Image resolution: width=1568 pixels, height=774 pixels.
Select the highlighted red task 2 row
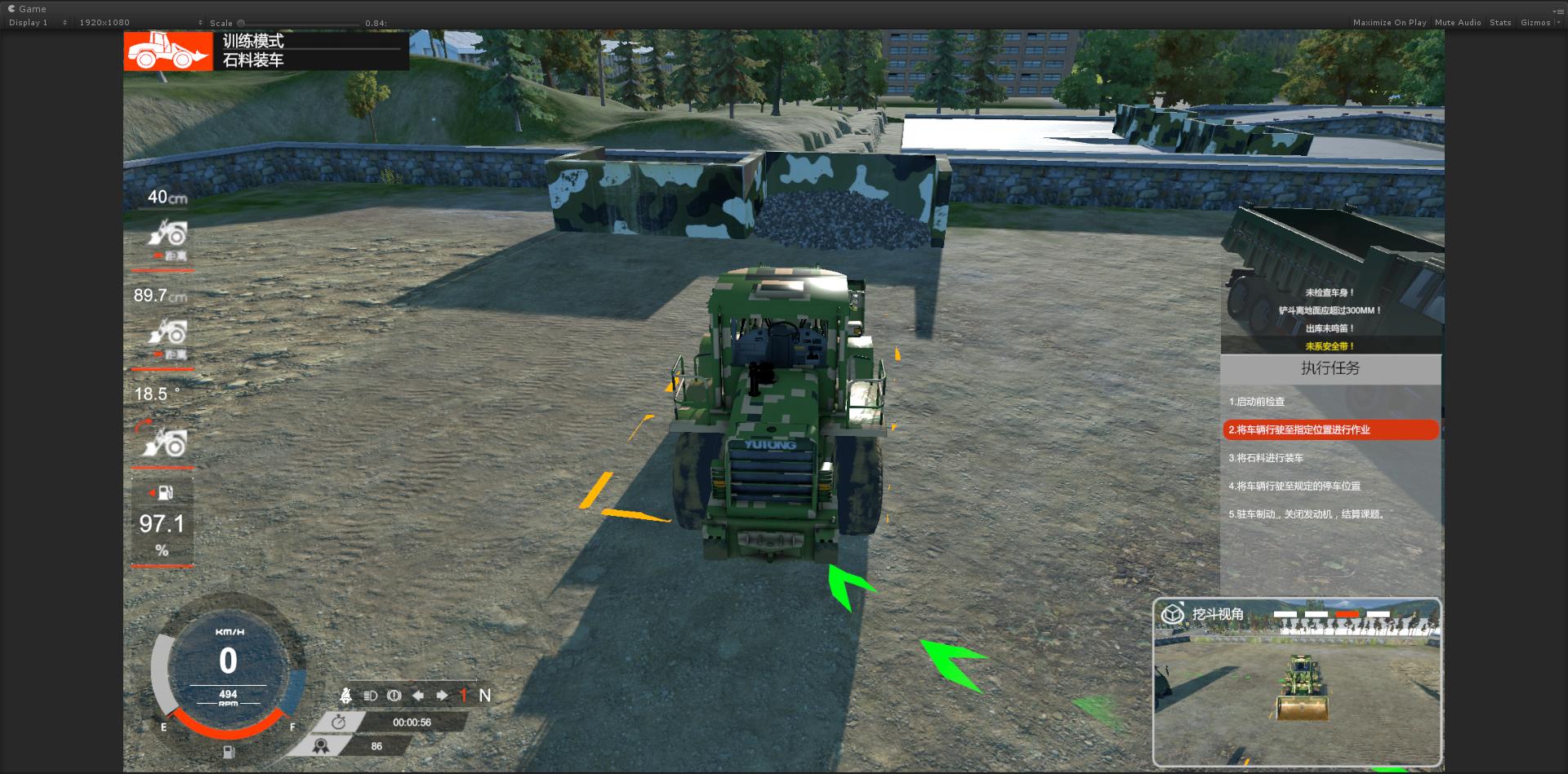tap(1330, 429)
